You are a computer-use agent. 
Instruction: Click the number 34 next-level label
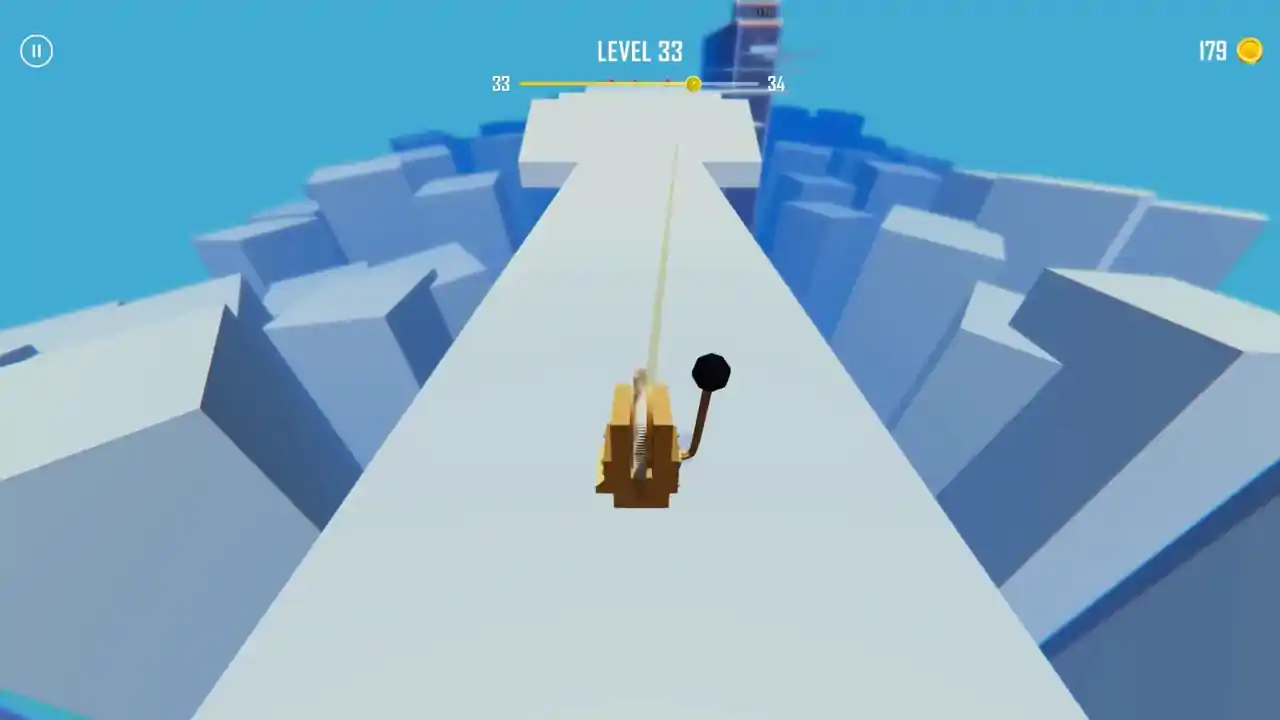(775, 84)
